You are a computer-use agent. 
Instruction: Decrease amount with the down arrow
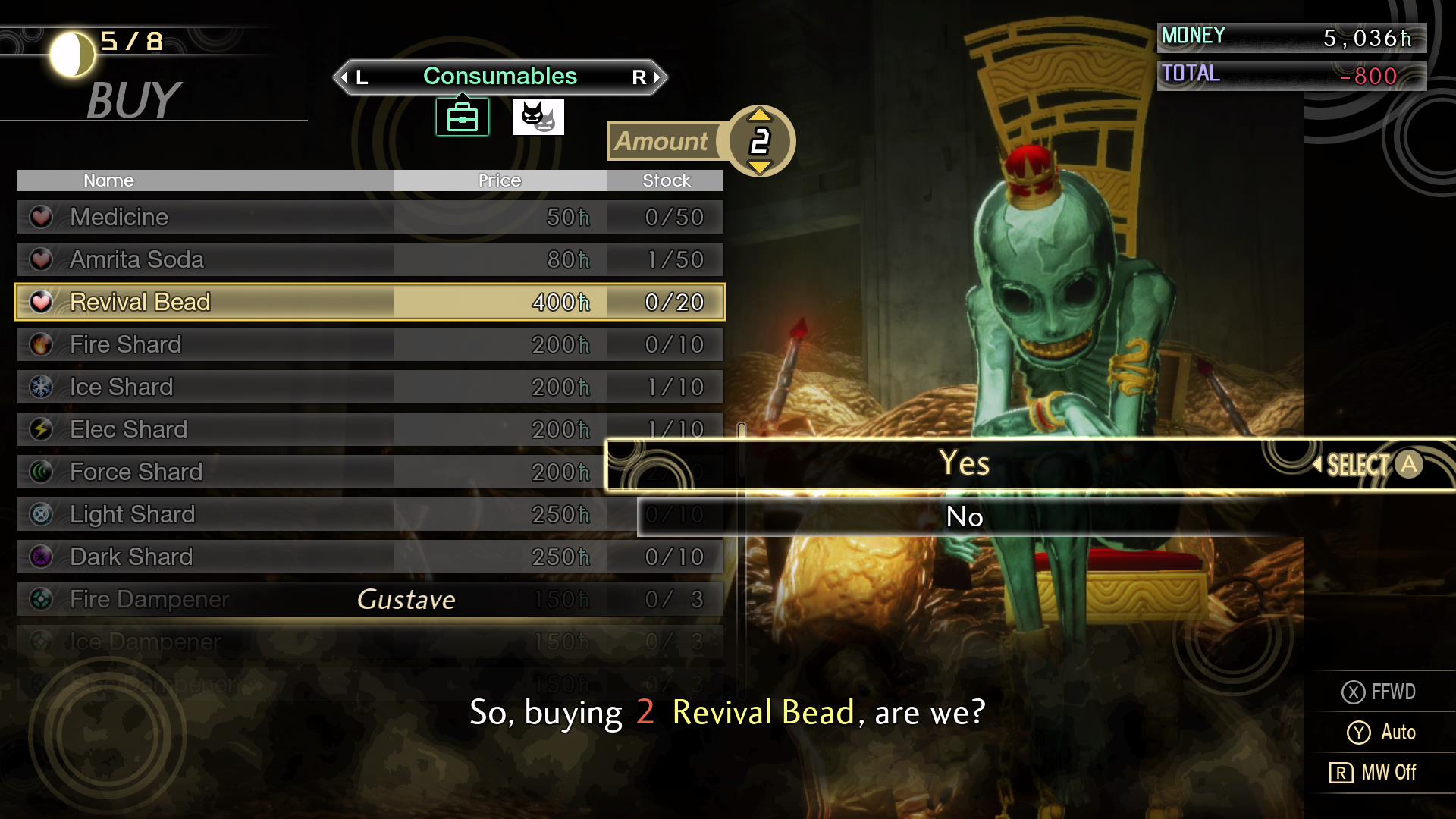pyautogui.click(x=760, y=167)
